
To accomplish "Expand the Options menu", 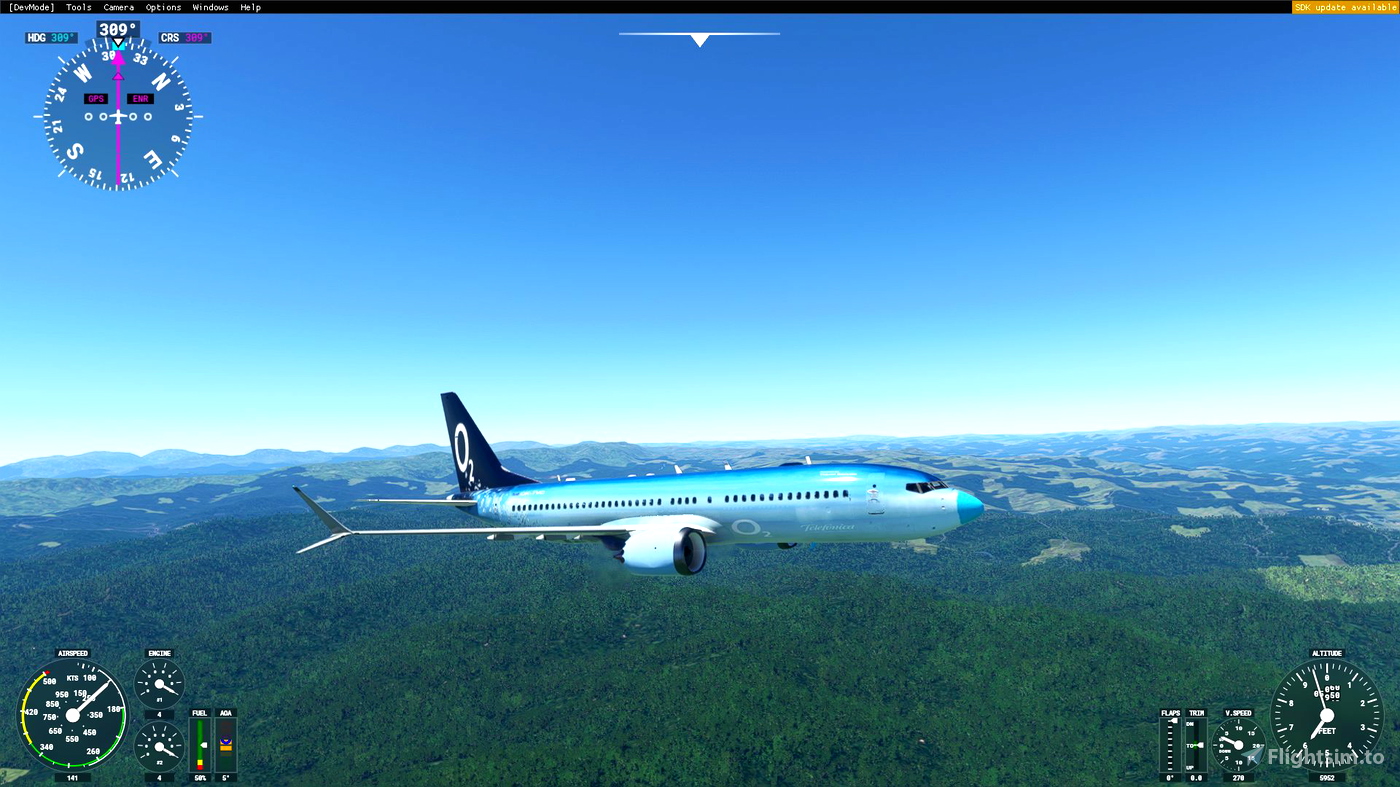I will [x=162, y=6].
